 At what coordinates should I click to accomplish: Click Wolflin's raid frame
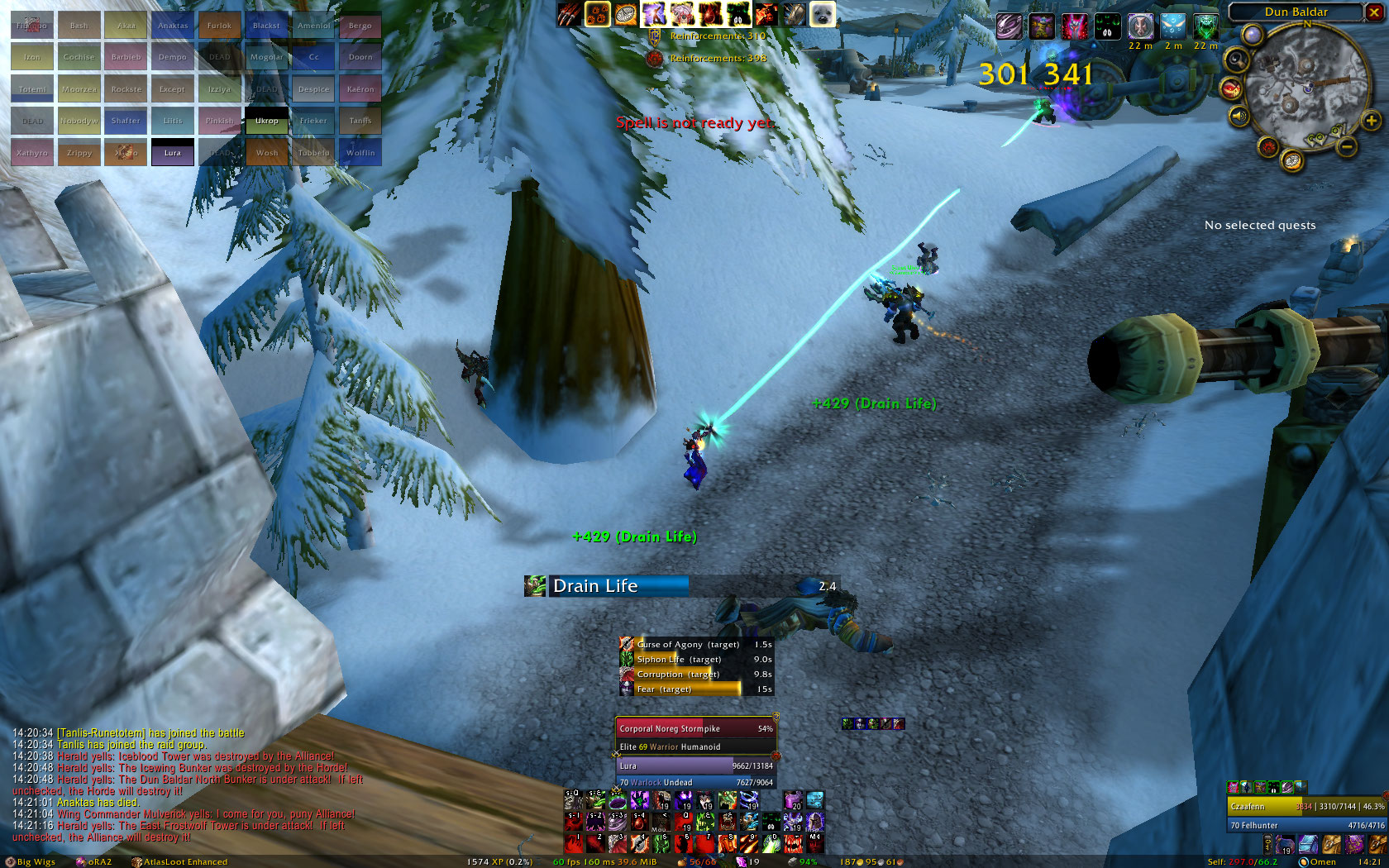[360, 152]
